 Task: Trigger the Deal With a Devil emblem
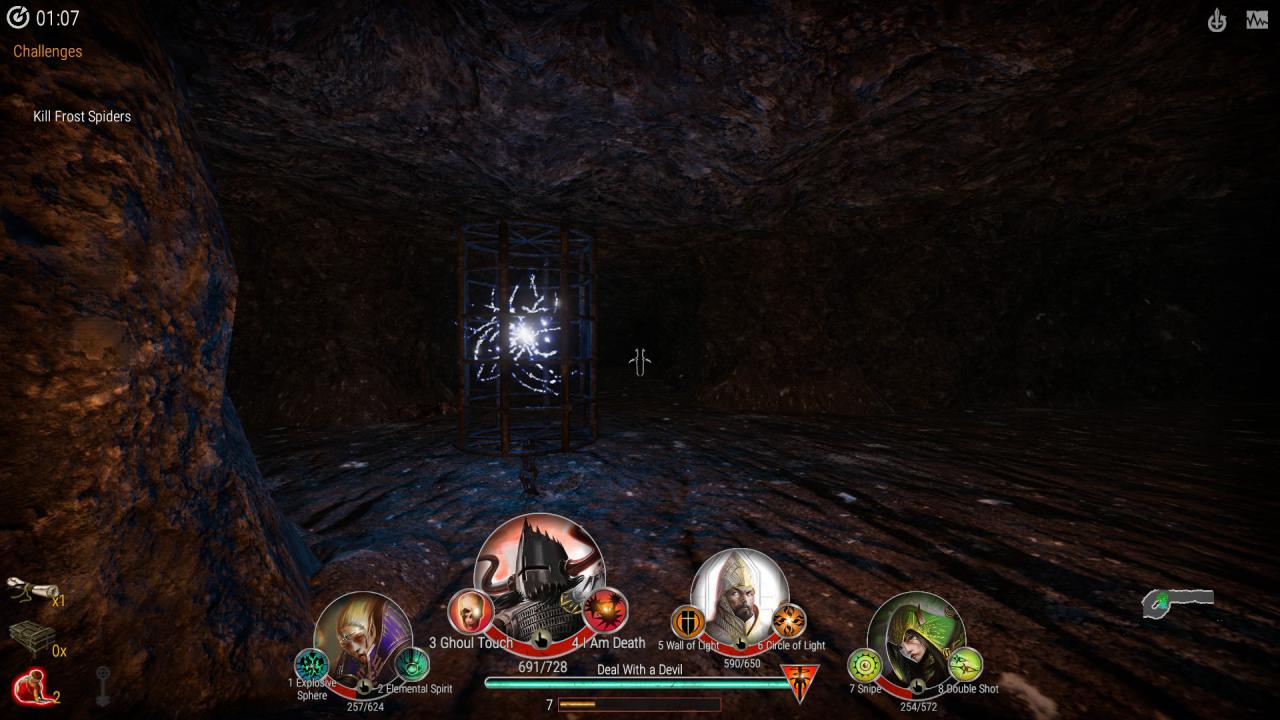pyautogui.click(x=799, y=683)
